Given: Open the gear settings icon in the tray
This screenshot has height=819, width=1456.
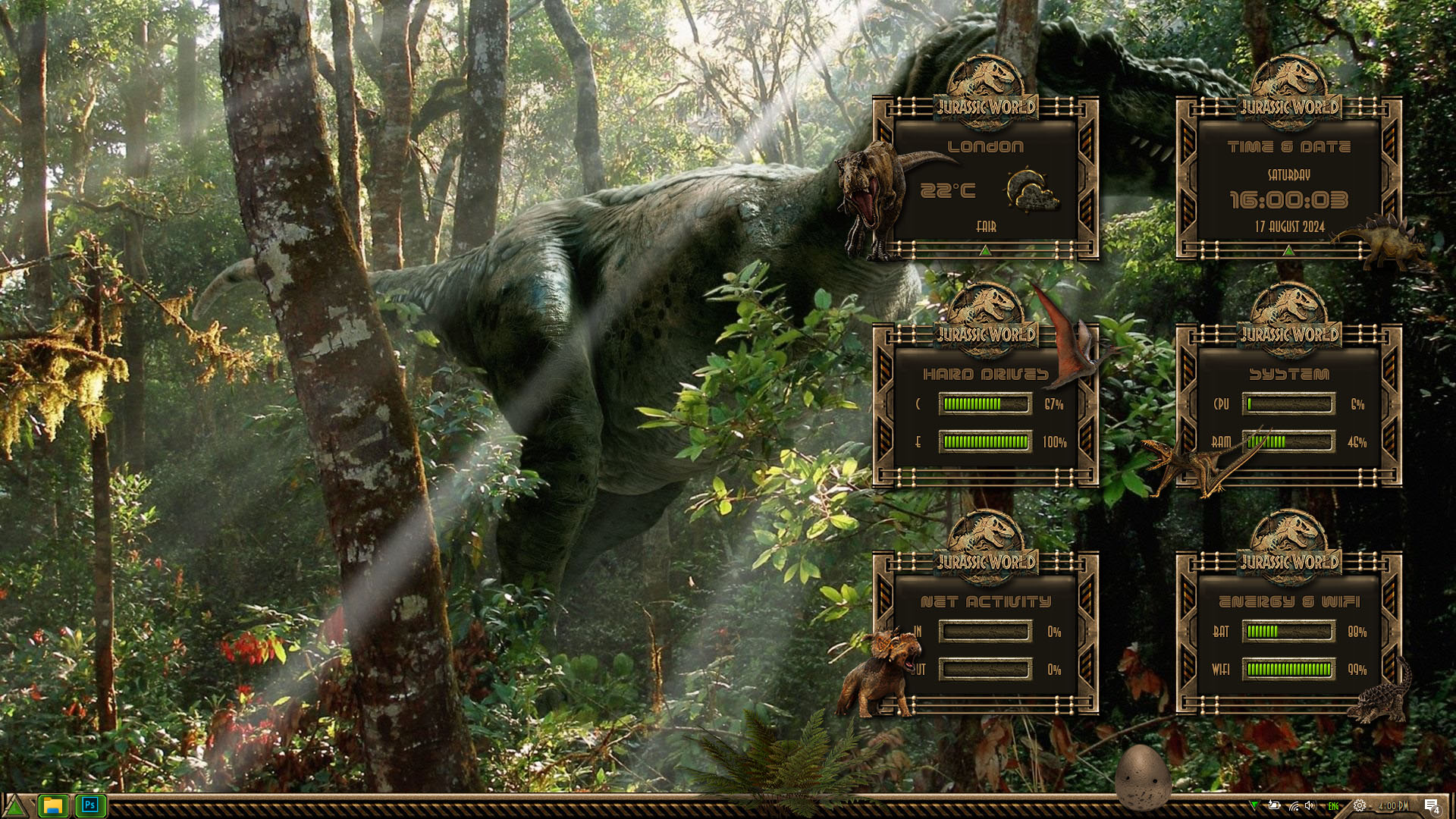Looking at the screenshot, I should pos(1360,805).
